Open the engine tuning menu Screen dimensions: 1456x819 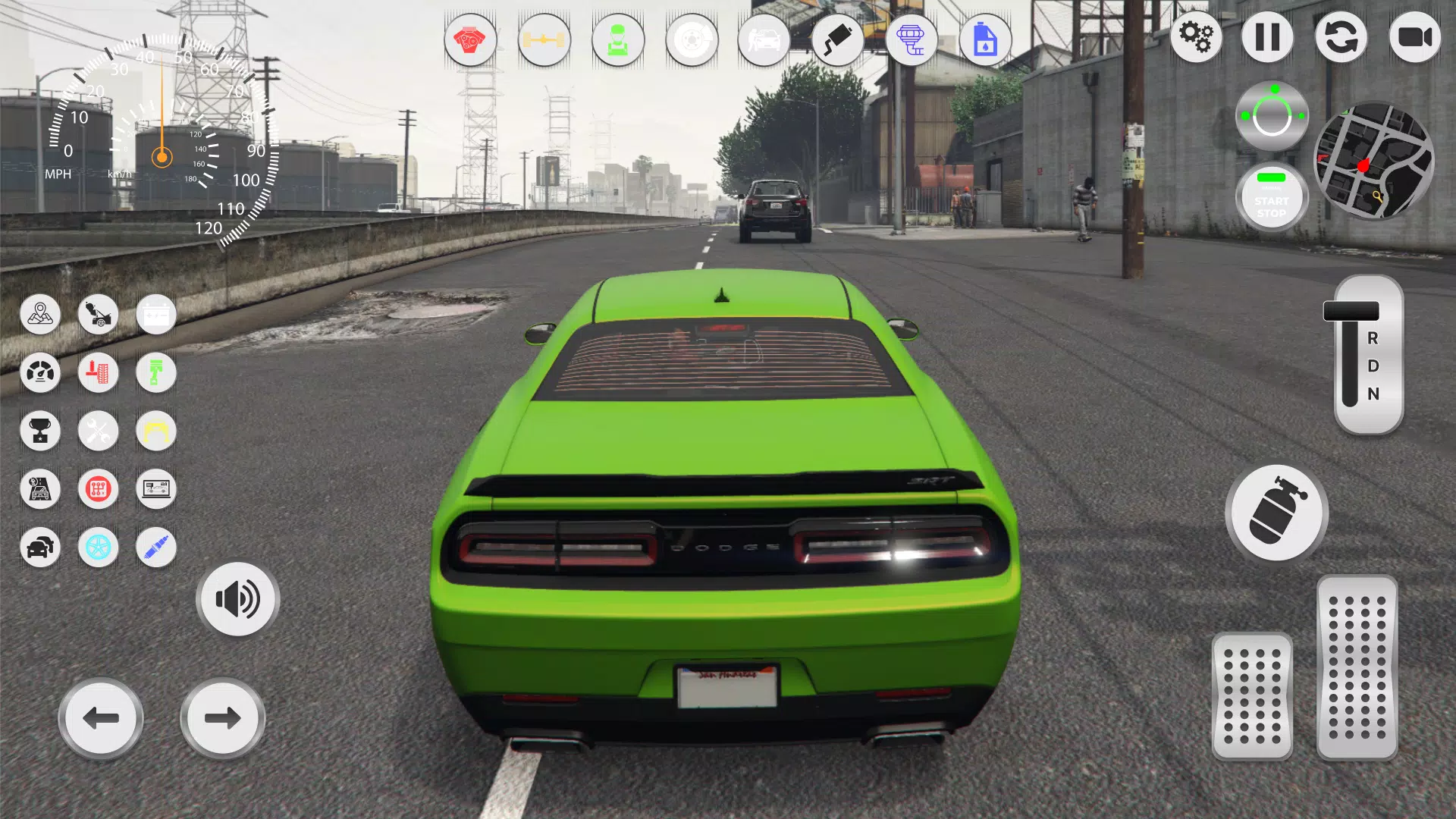pos(470,41)
